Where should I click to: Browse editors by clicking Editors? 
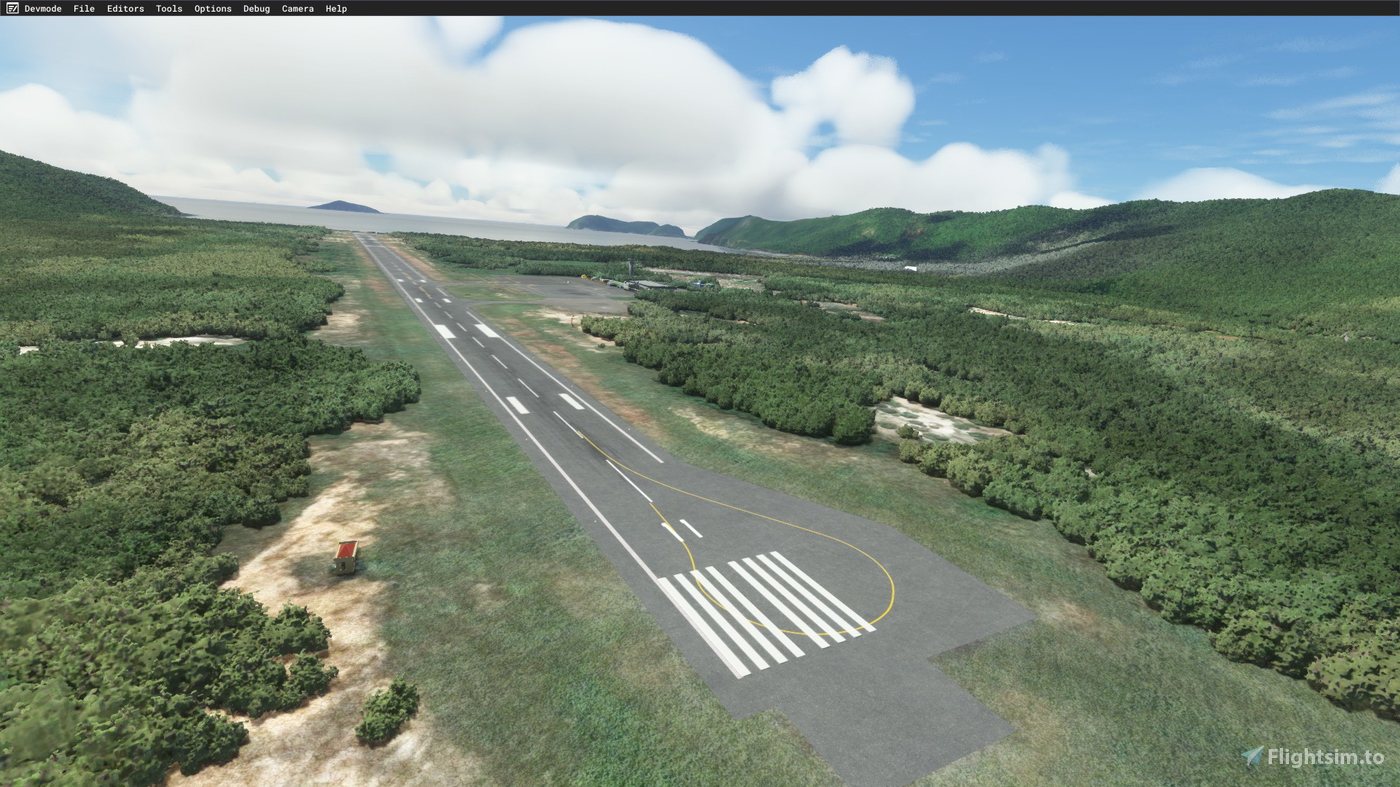(125, 7)
